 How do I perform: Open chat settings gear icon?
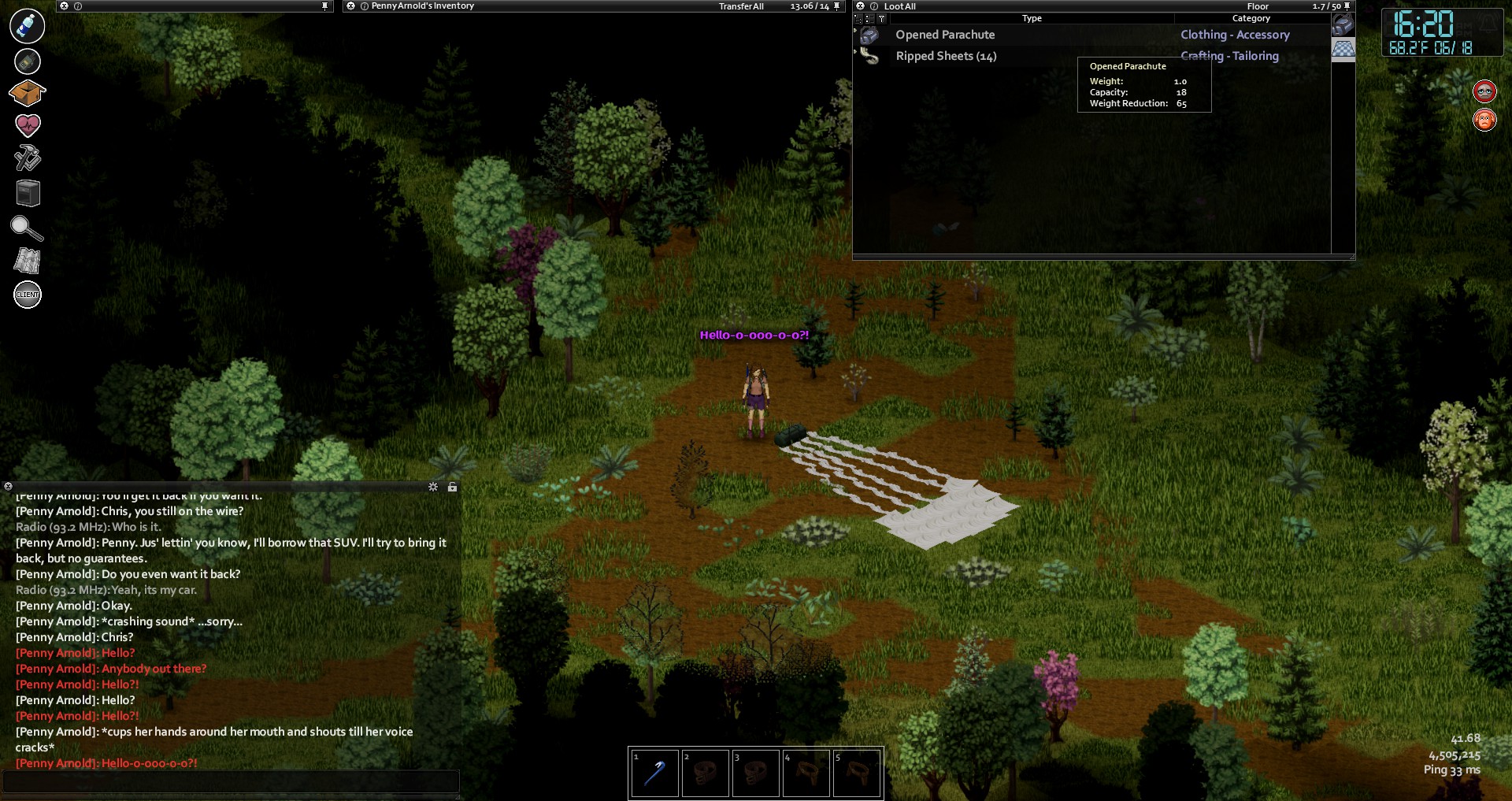(433, 487)
